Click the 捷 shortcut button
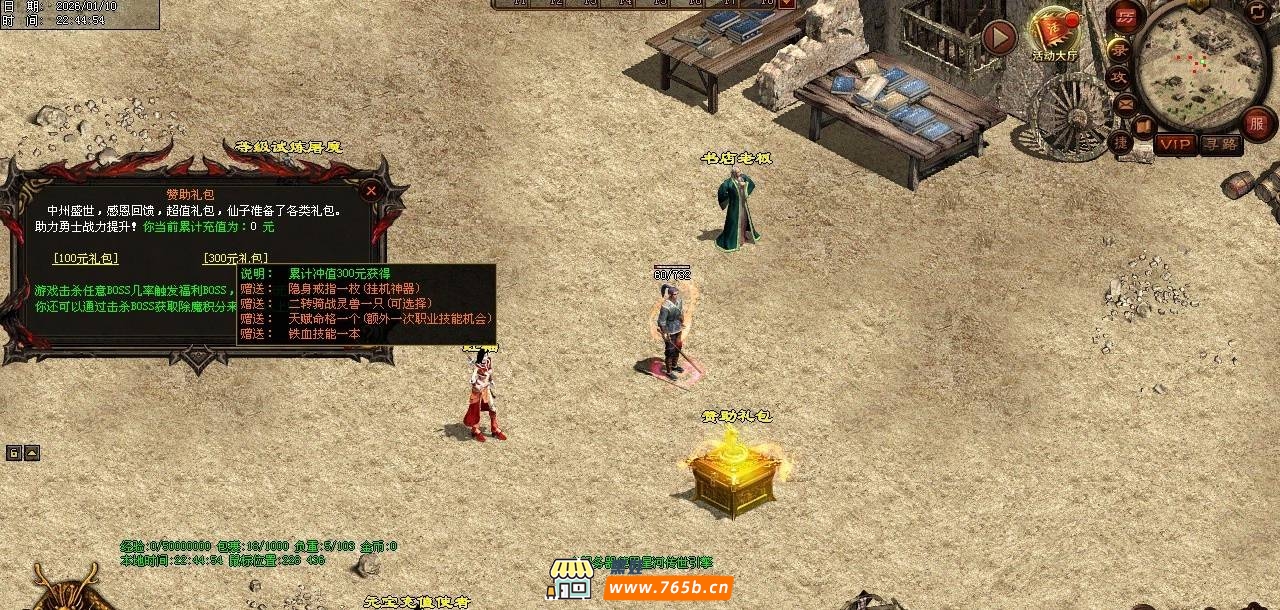The width and height of the screenshot is (1280, 610). point(1121,142)
